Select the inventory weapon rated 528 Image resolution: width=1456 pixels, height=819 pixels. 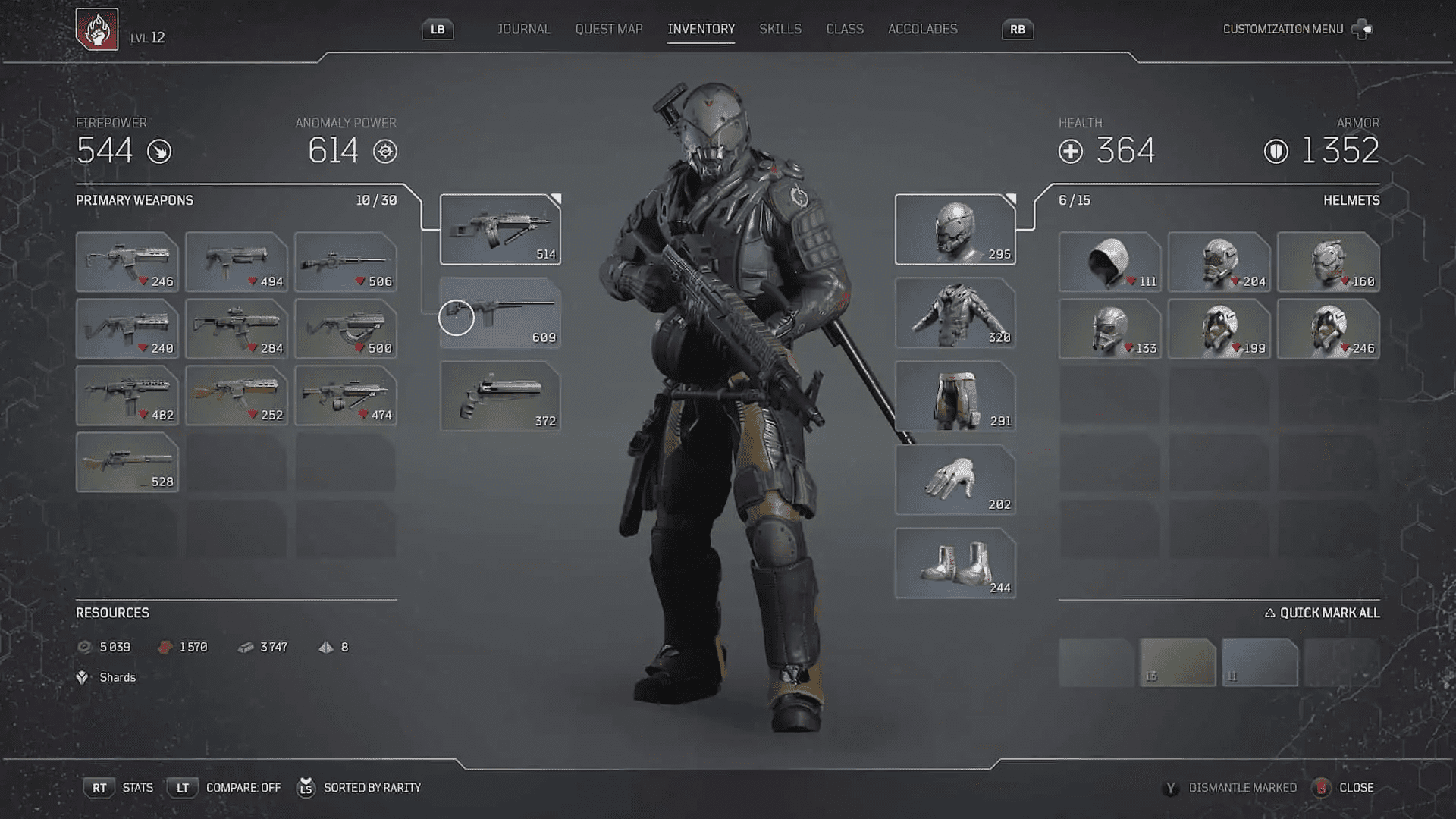pyautogui.click(x=127, y=462)
